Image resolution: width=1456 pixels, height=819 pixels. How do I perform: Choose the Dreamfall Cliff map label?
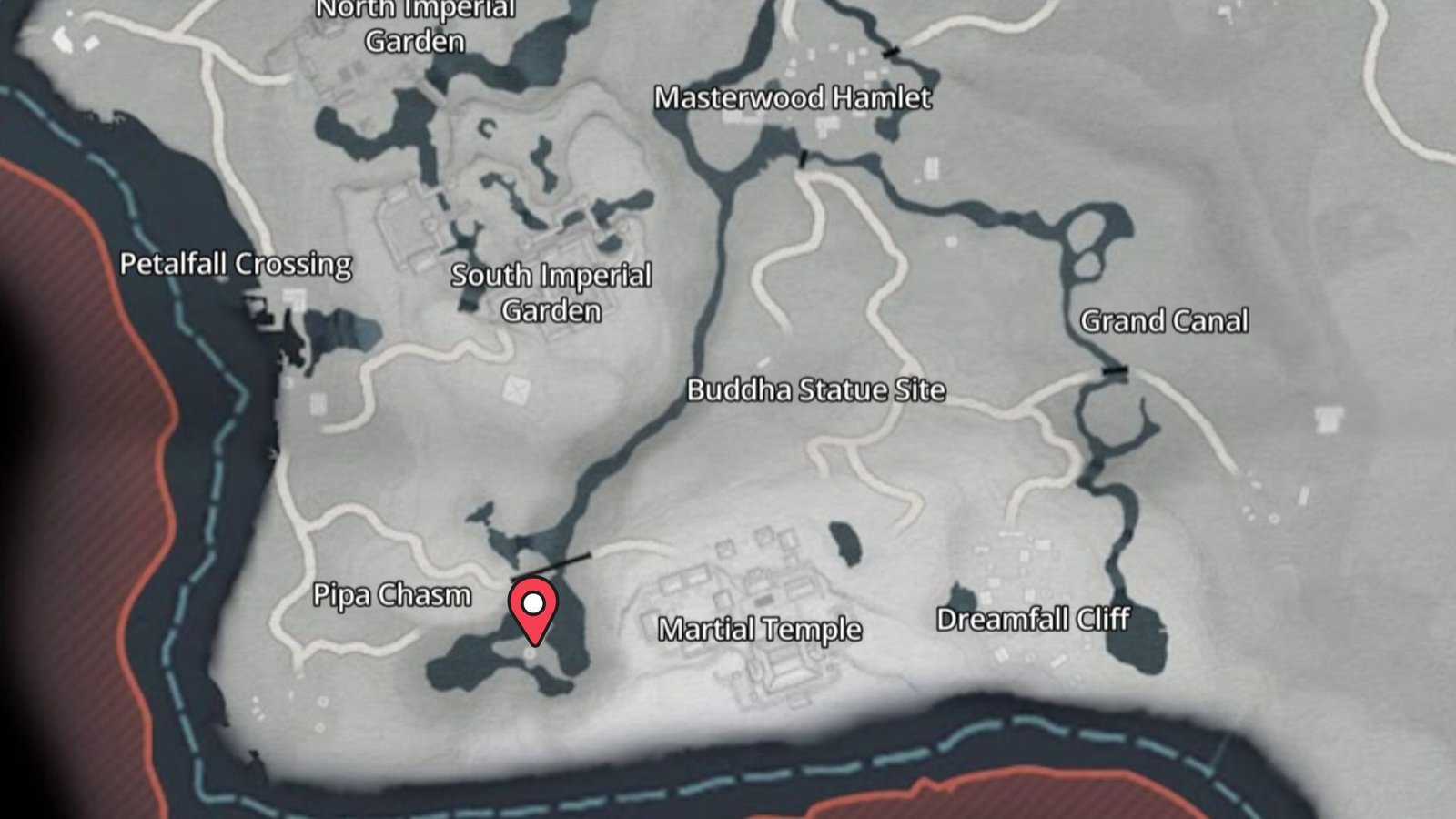point(1033,620)
